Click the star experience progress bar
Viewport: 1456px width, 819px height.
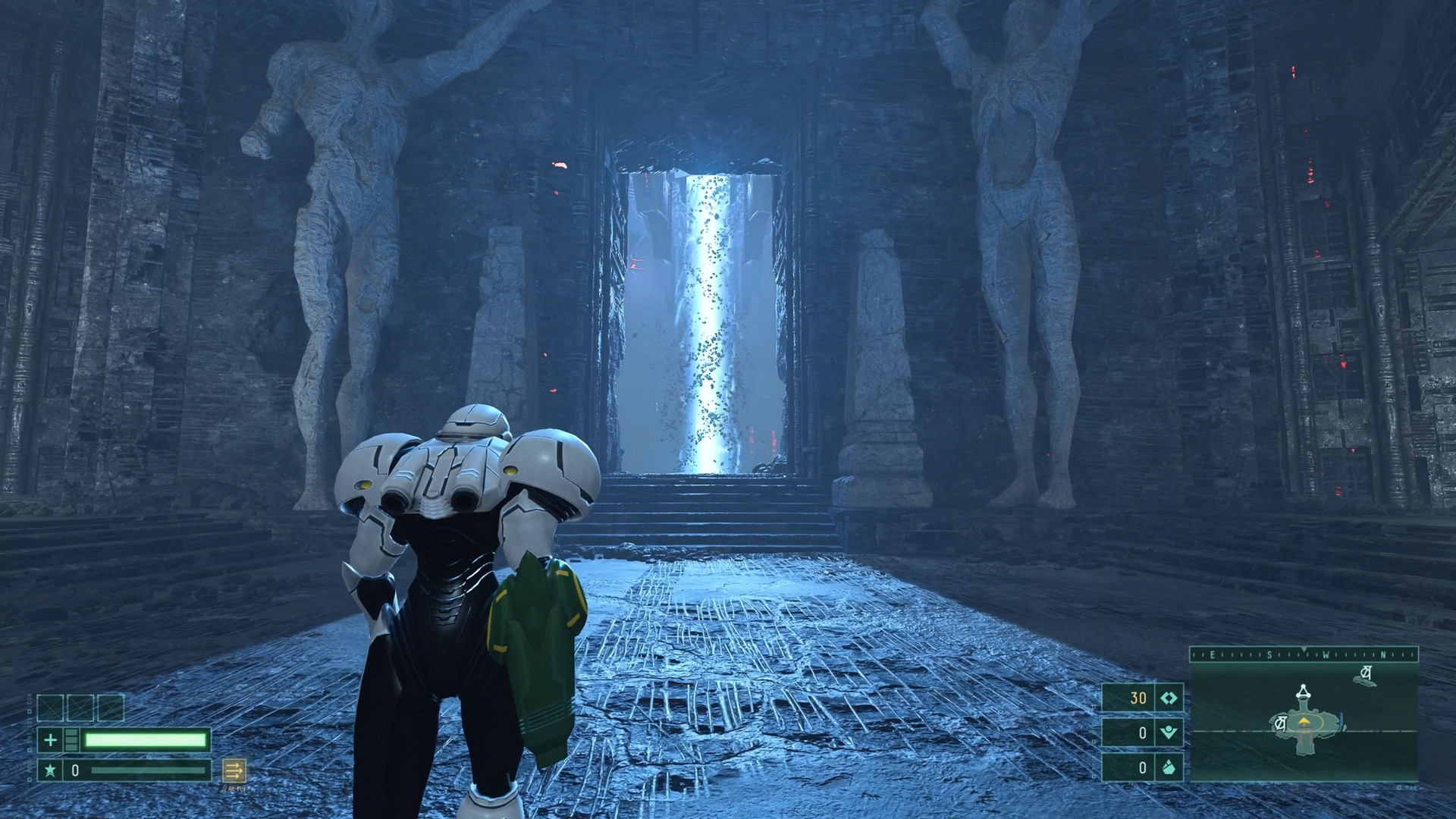147,771
